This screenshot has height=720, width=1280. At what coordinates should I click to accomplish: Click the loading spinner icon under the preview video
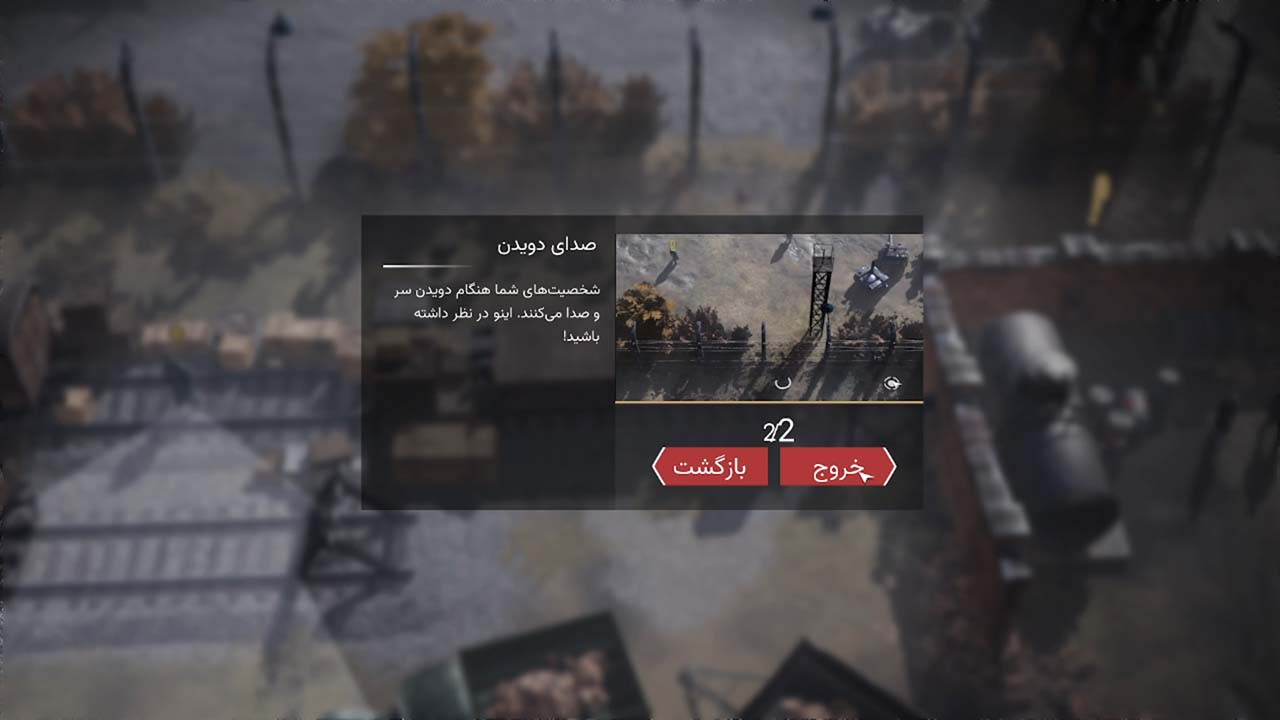point(784,383)
